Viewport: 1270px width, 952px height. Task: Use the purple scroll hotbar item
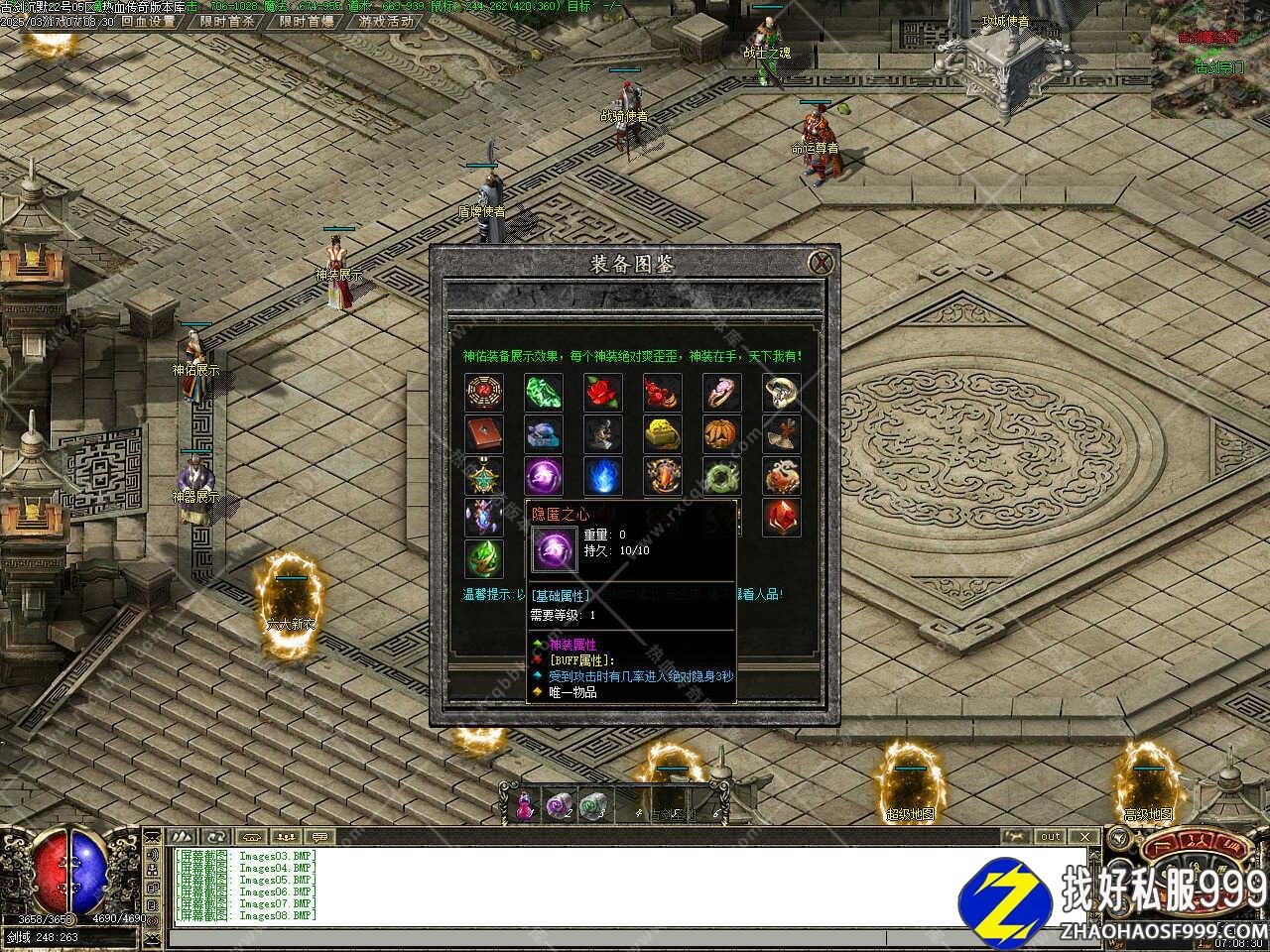click(559, 804)
